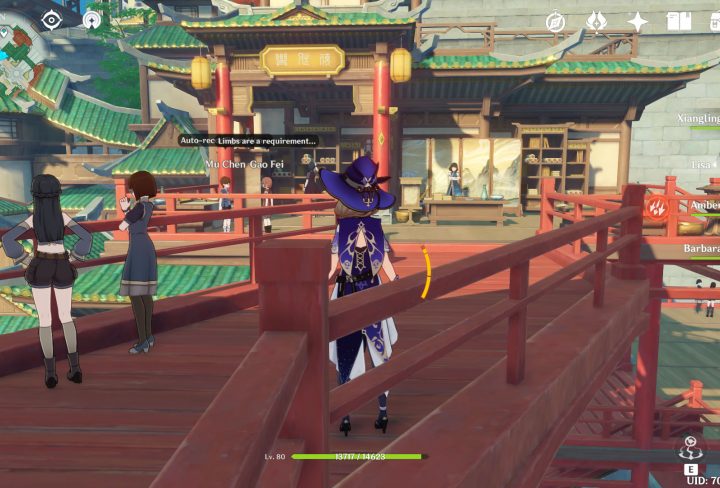Open the Adventurer Handbook book icon
Image resolution: width=720 pixels, height=488 pixels.
tap(678, 21)
